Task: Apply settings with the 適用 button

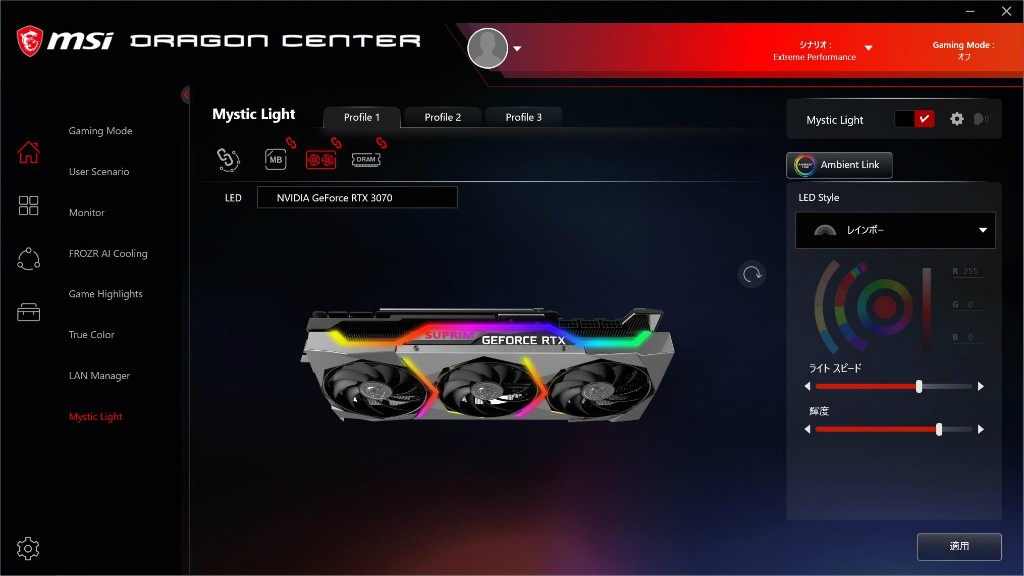Action: click(959, 546)
